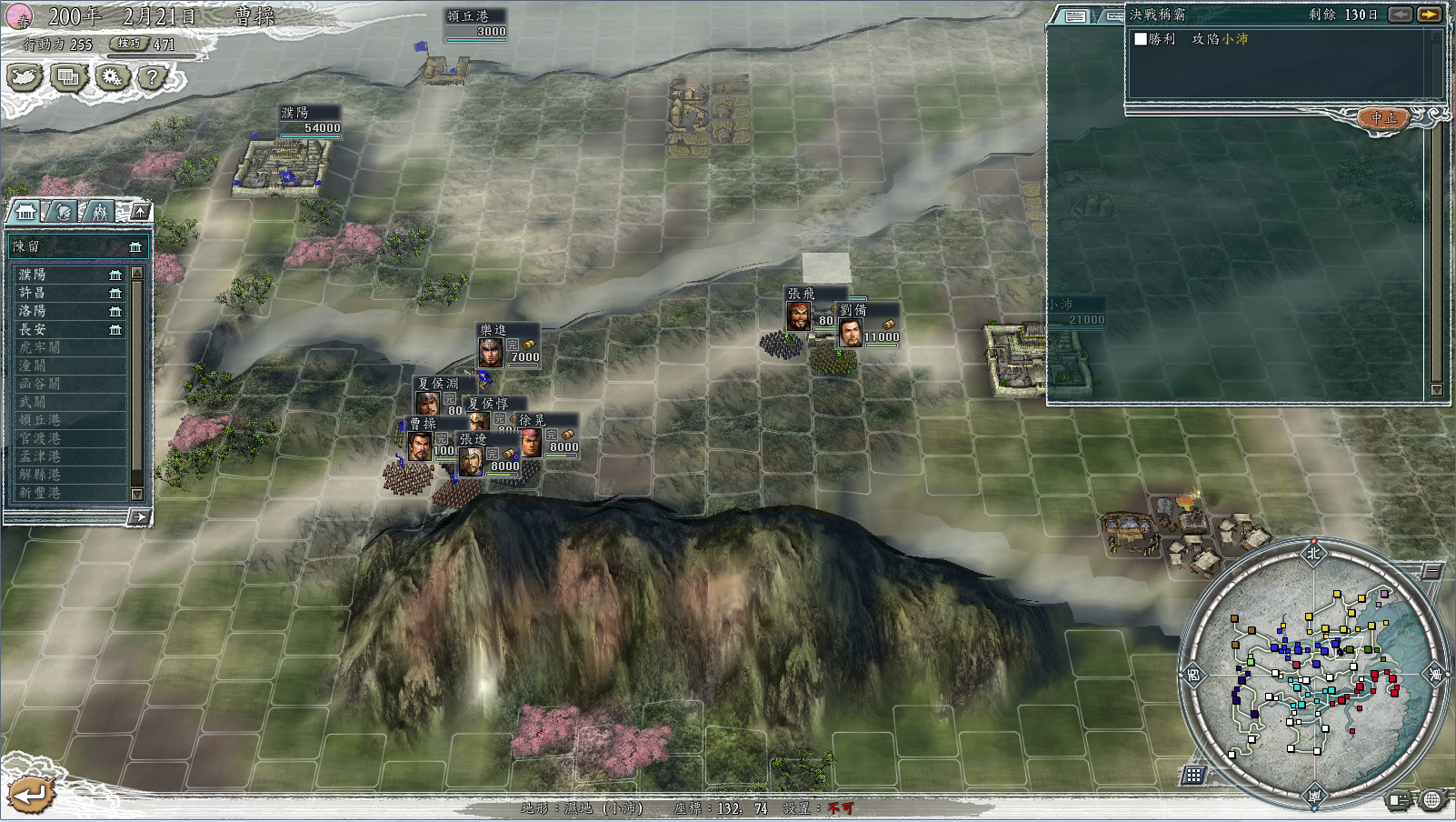Screen dimensions: 1456x822
Task: Go to next objective with yellow arrow
Action: [1429, 15]
